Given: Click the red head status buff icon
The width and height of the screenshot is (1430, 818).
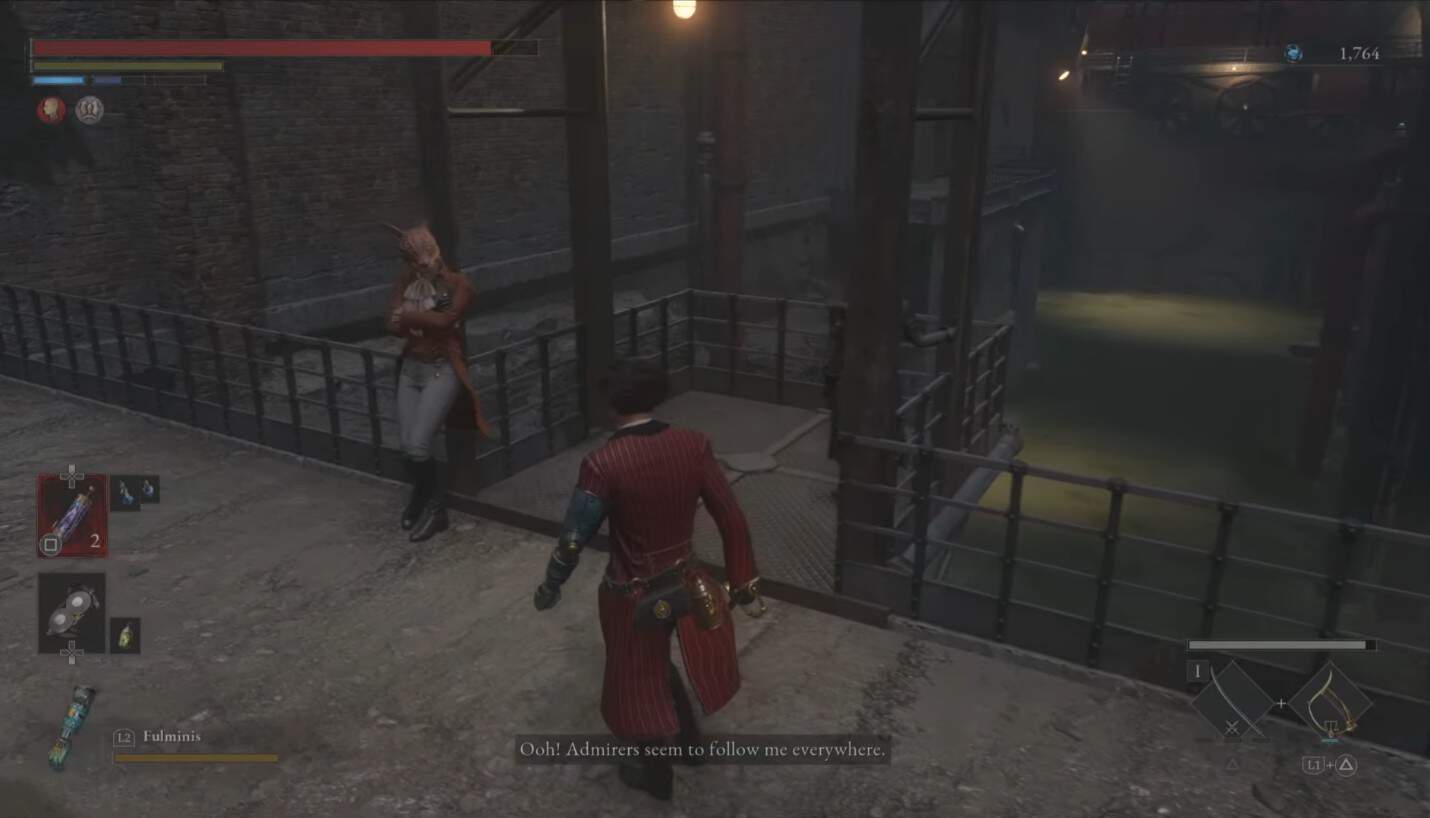Looking at the screenshot, I should pyautogui.click(x=51, y=110).
